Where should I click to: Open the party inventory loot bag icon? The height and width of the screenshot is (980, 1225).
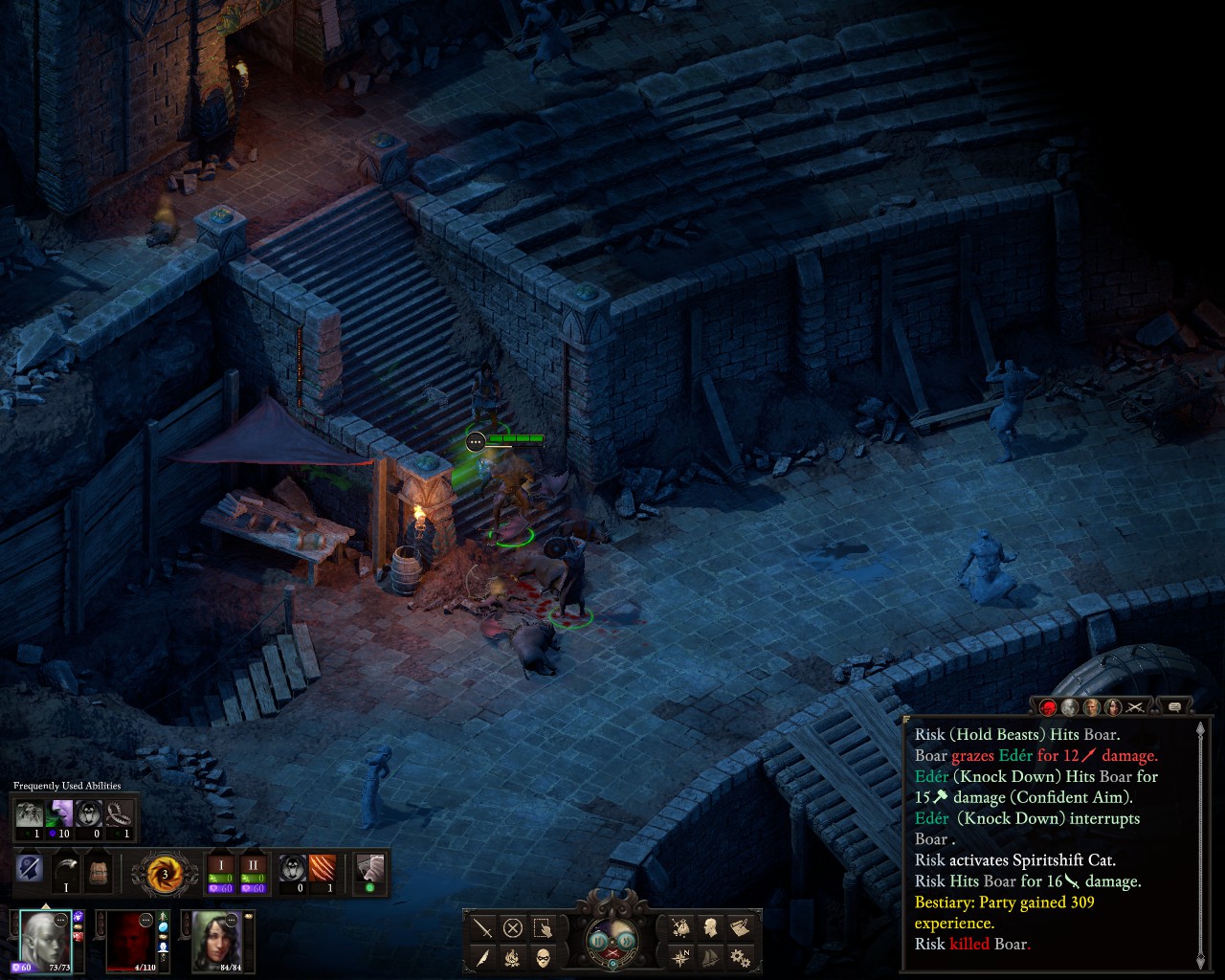pos(680,928)
